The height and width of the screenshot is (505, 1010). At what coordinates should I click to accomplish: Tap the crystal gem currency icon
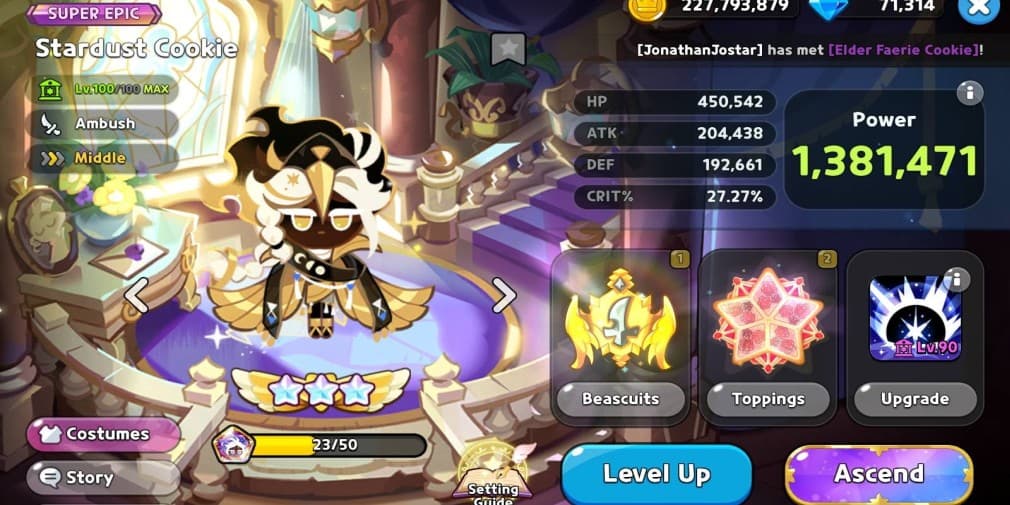tap(826, 7)
